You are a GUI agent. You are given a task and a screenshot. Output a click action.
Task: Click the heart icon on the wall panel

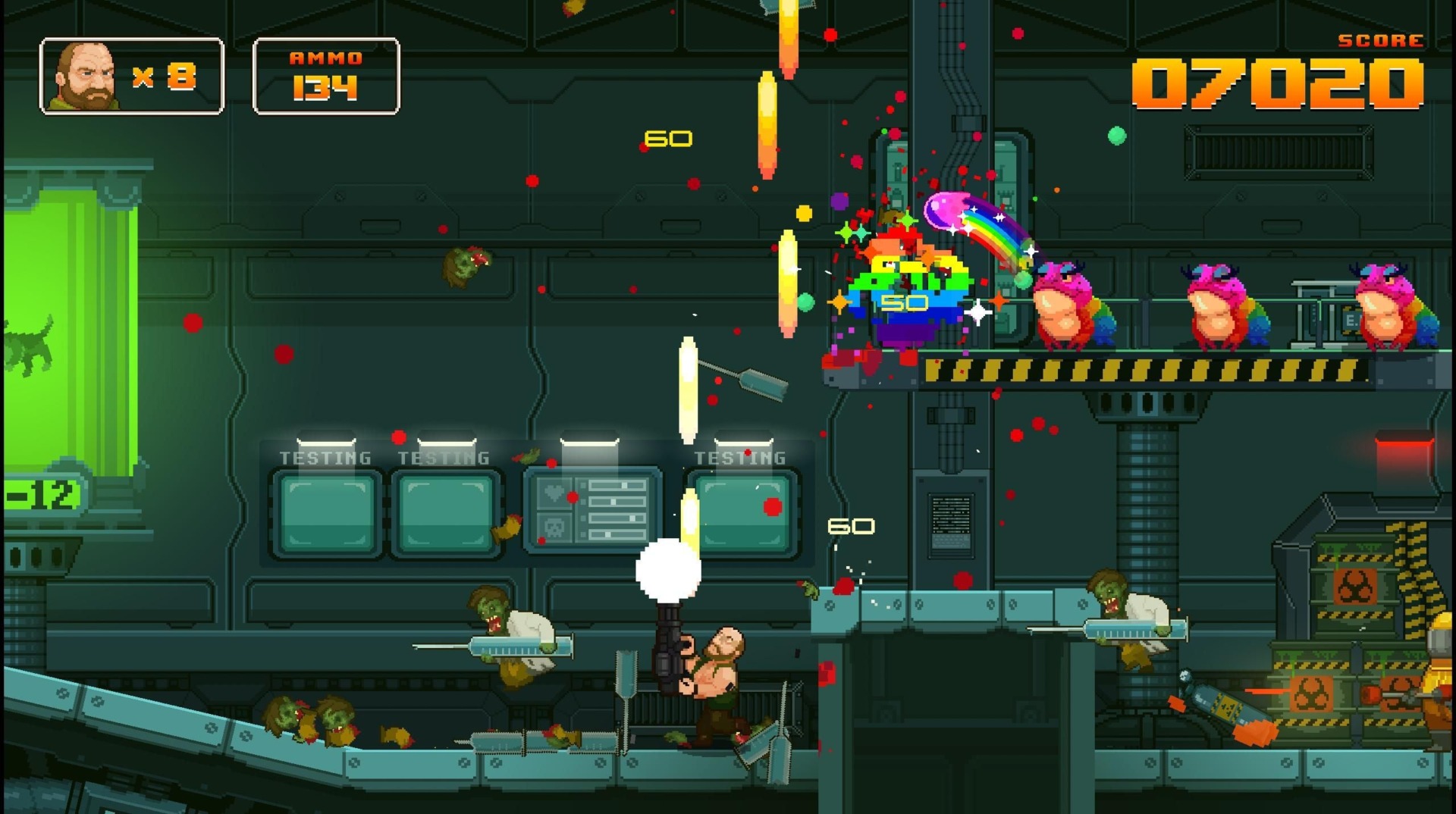[x=555, y=491]
